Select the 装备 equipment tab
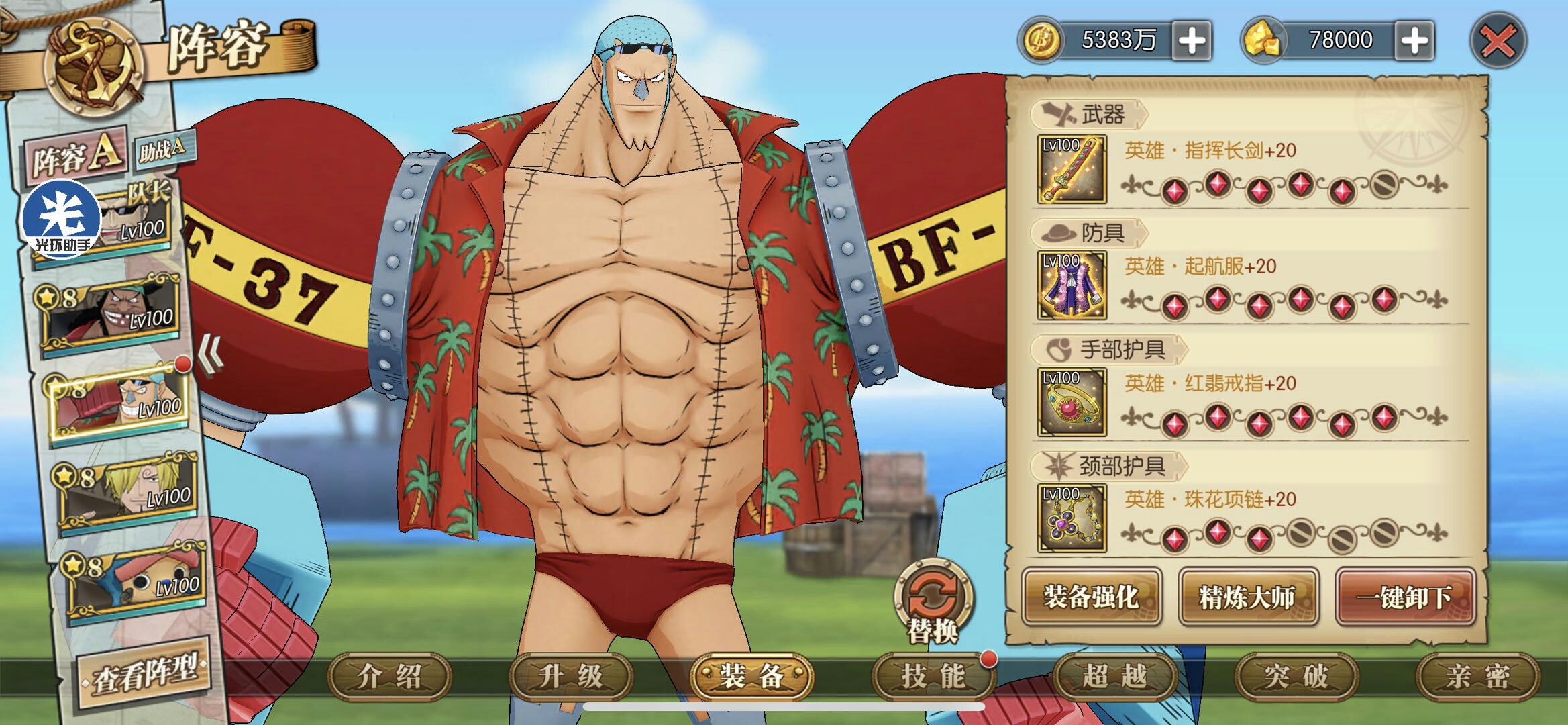The image size is (1568, 725). (x=752, y=676)
